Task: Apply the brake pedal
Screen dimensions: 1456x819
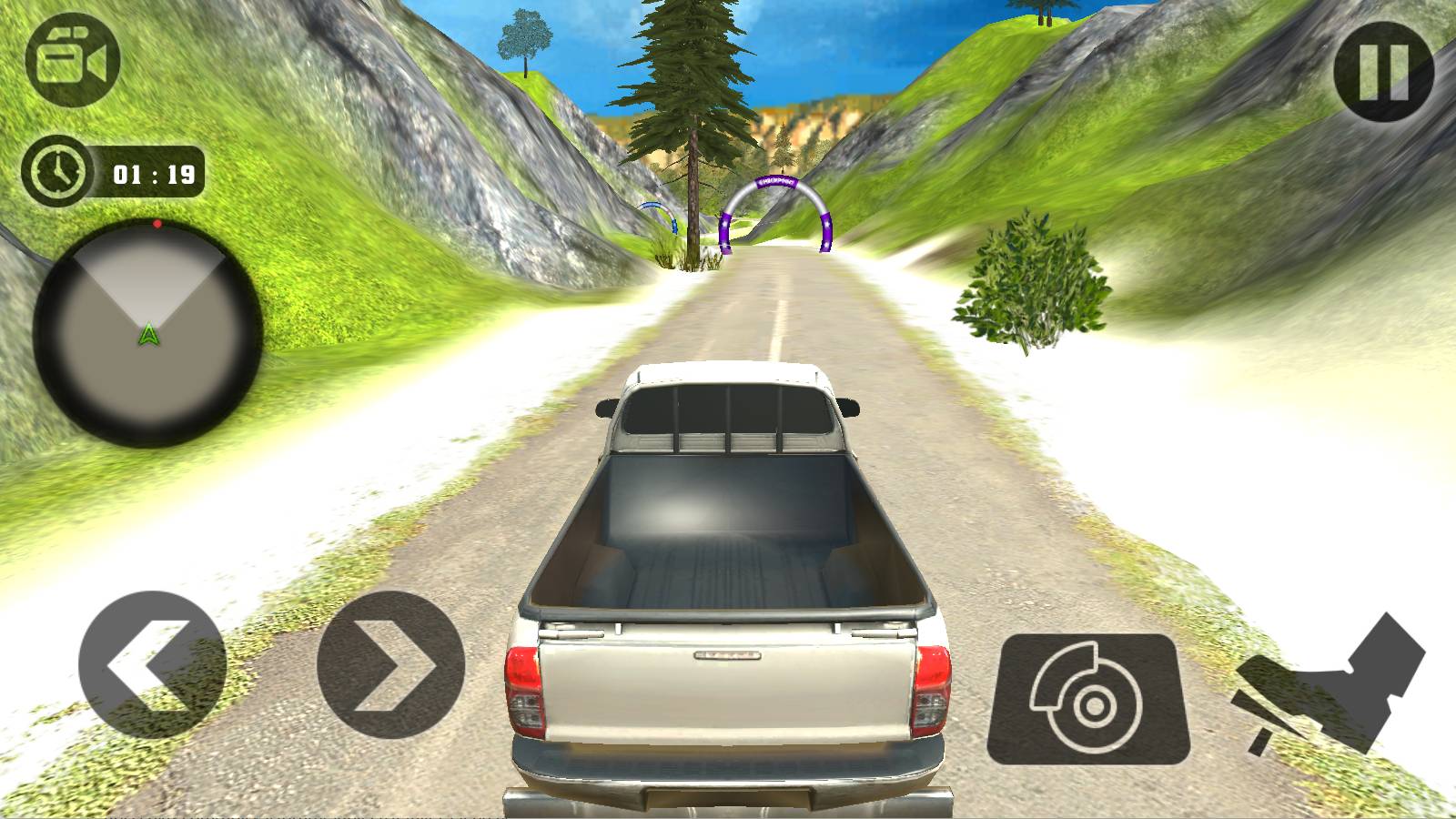Action: (x=1088, y=699)
